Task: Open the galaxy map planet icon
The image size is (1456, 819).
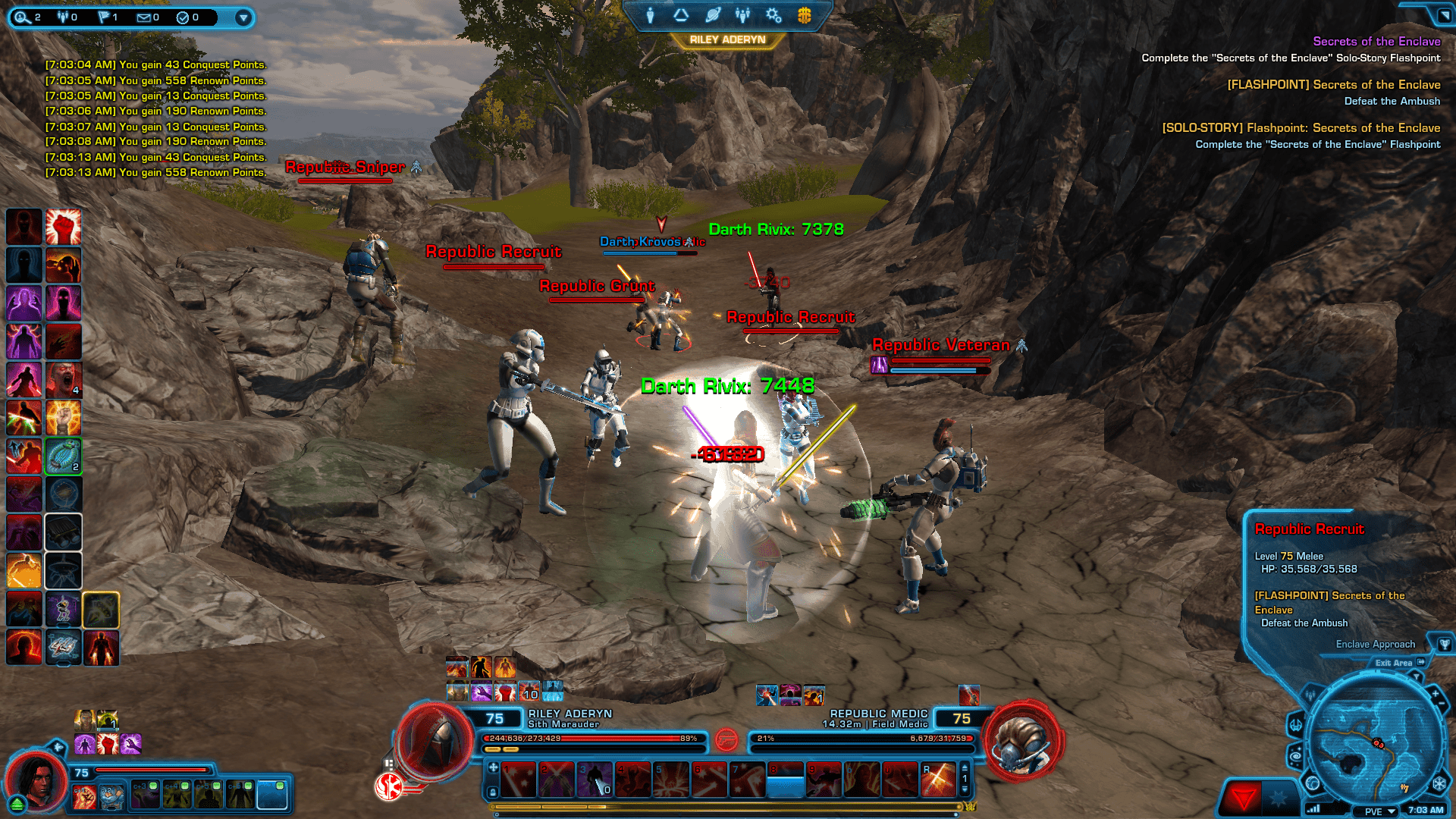Action: [713, 15]
